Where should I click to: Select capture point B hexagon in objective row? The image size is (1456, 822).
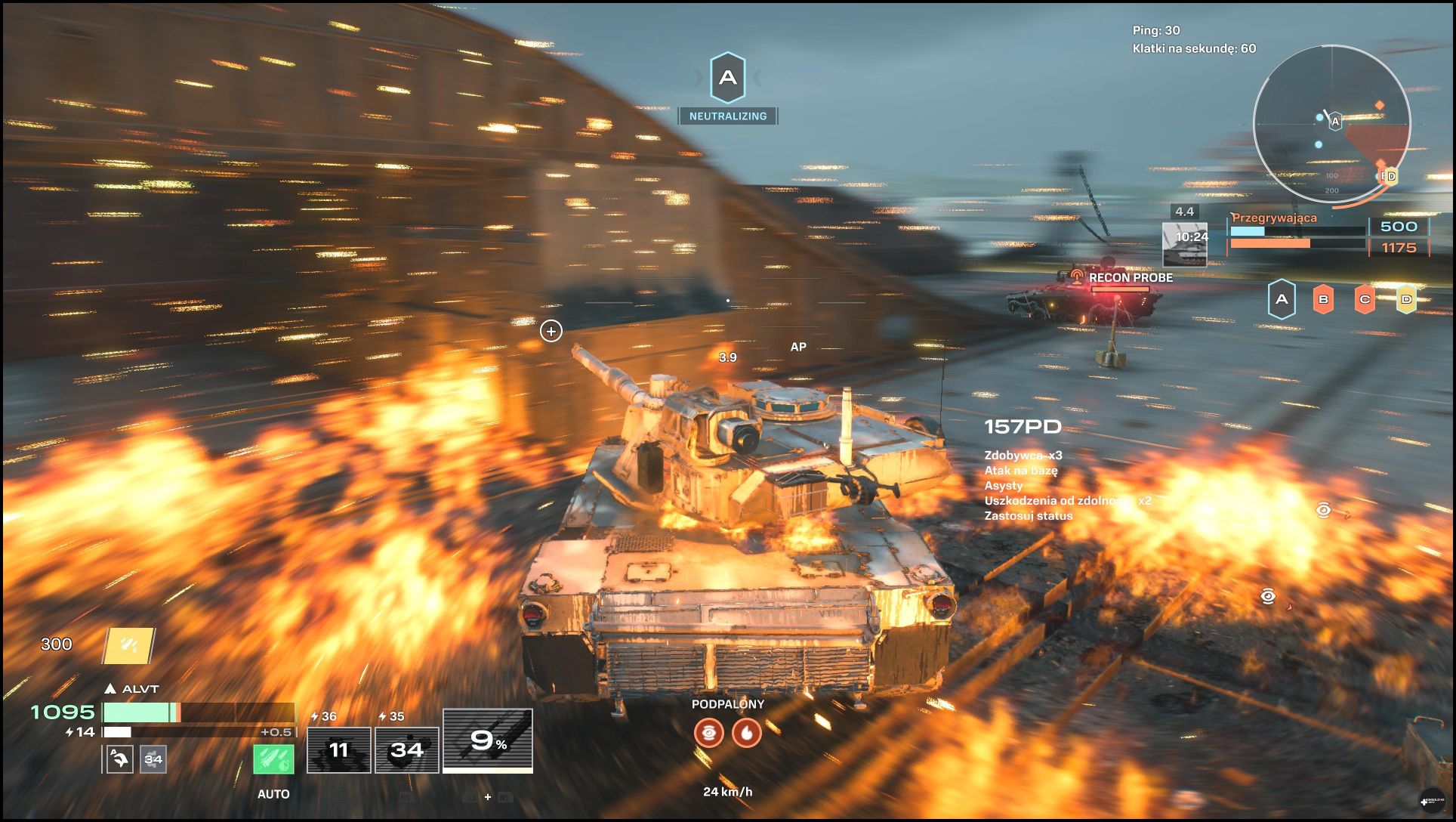tap(1323, 299)
